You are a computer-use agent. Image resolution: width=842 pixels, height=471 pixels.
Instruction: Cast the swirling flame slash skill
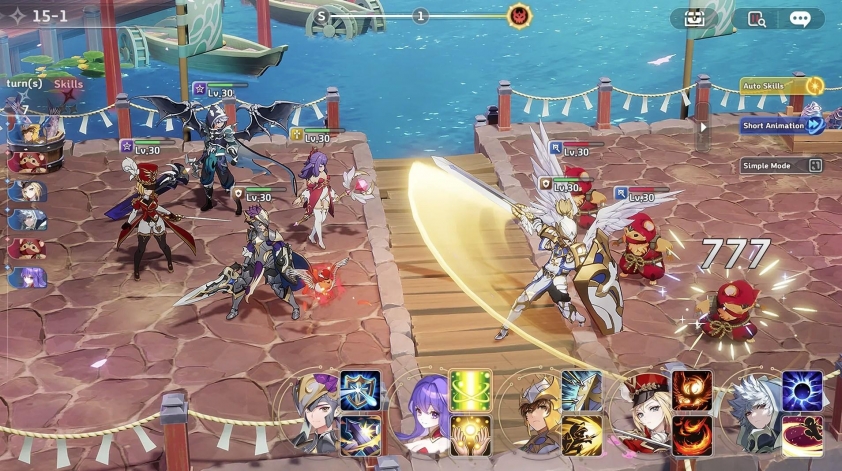pos(692,435)
